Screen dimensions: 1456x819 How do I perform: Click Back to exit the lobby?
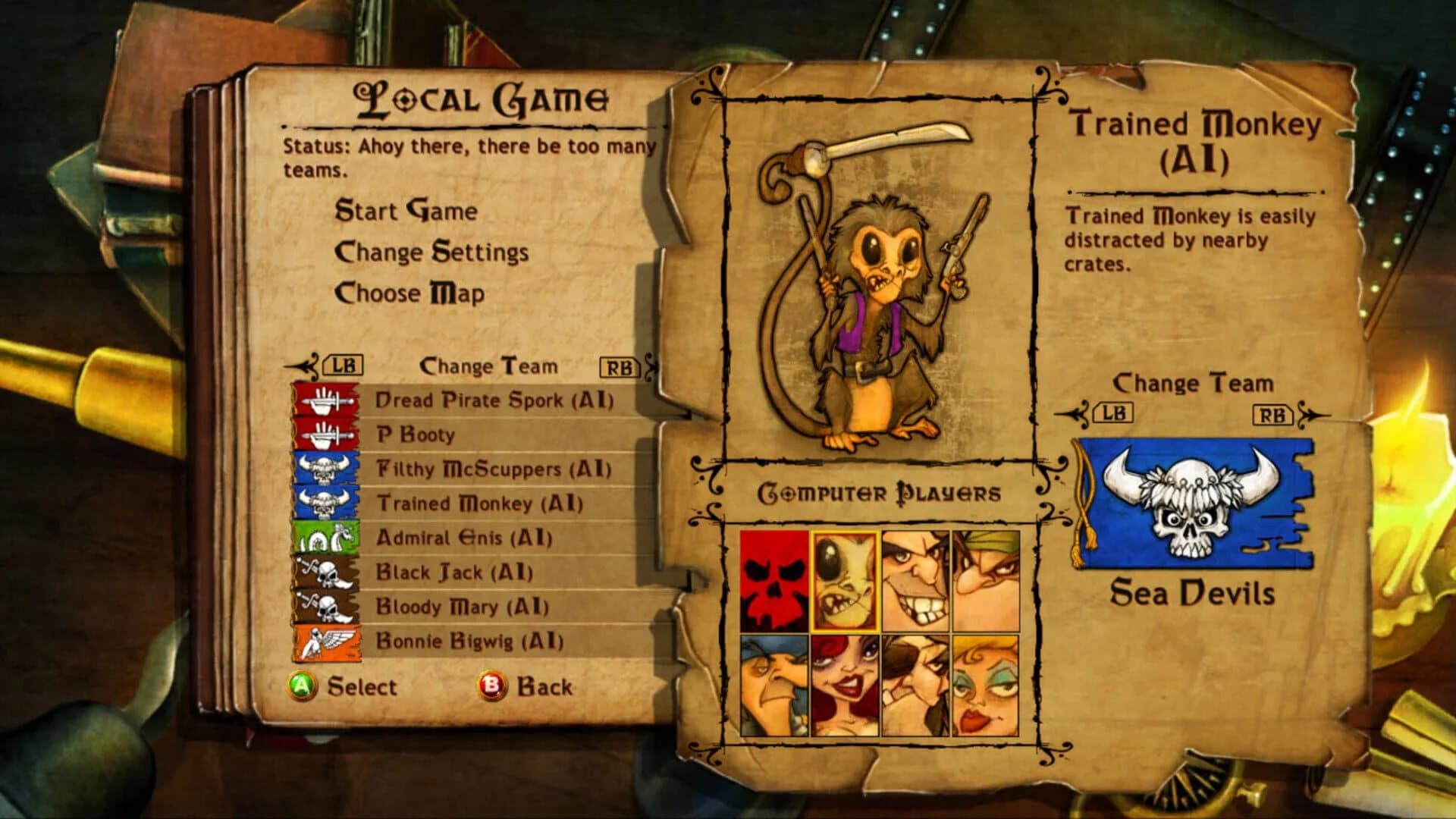coord(543,686)
